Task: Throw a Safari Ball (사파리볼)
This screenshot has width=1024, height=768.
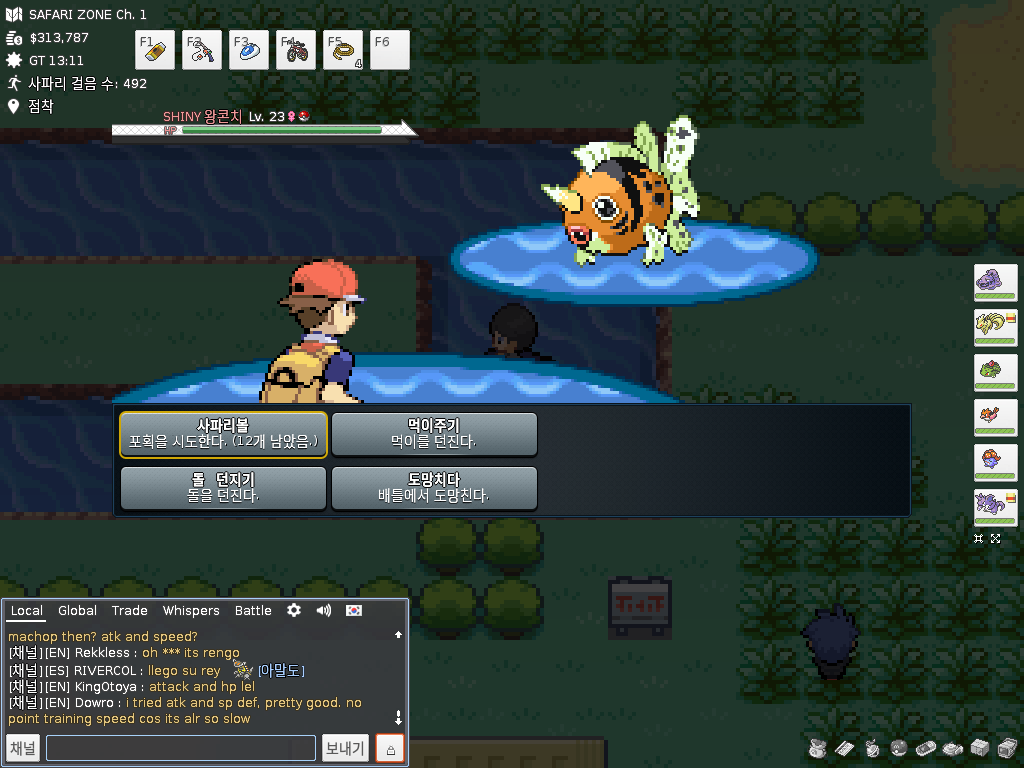Action: [223, 435]
